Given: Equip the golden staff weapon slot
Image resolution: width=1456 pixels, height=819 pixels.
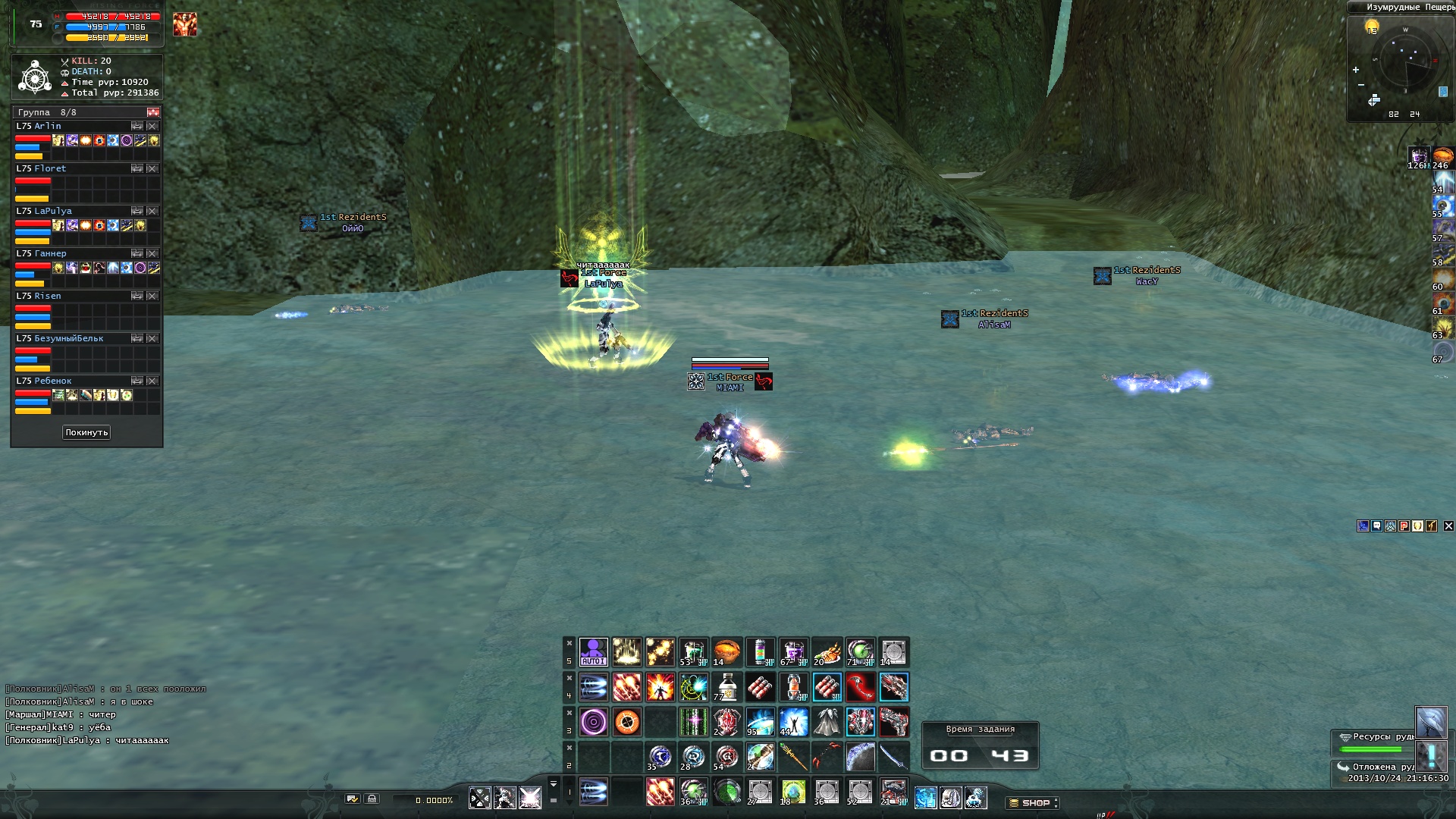Looking at the screenshot, I should (793, 757).
